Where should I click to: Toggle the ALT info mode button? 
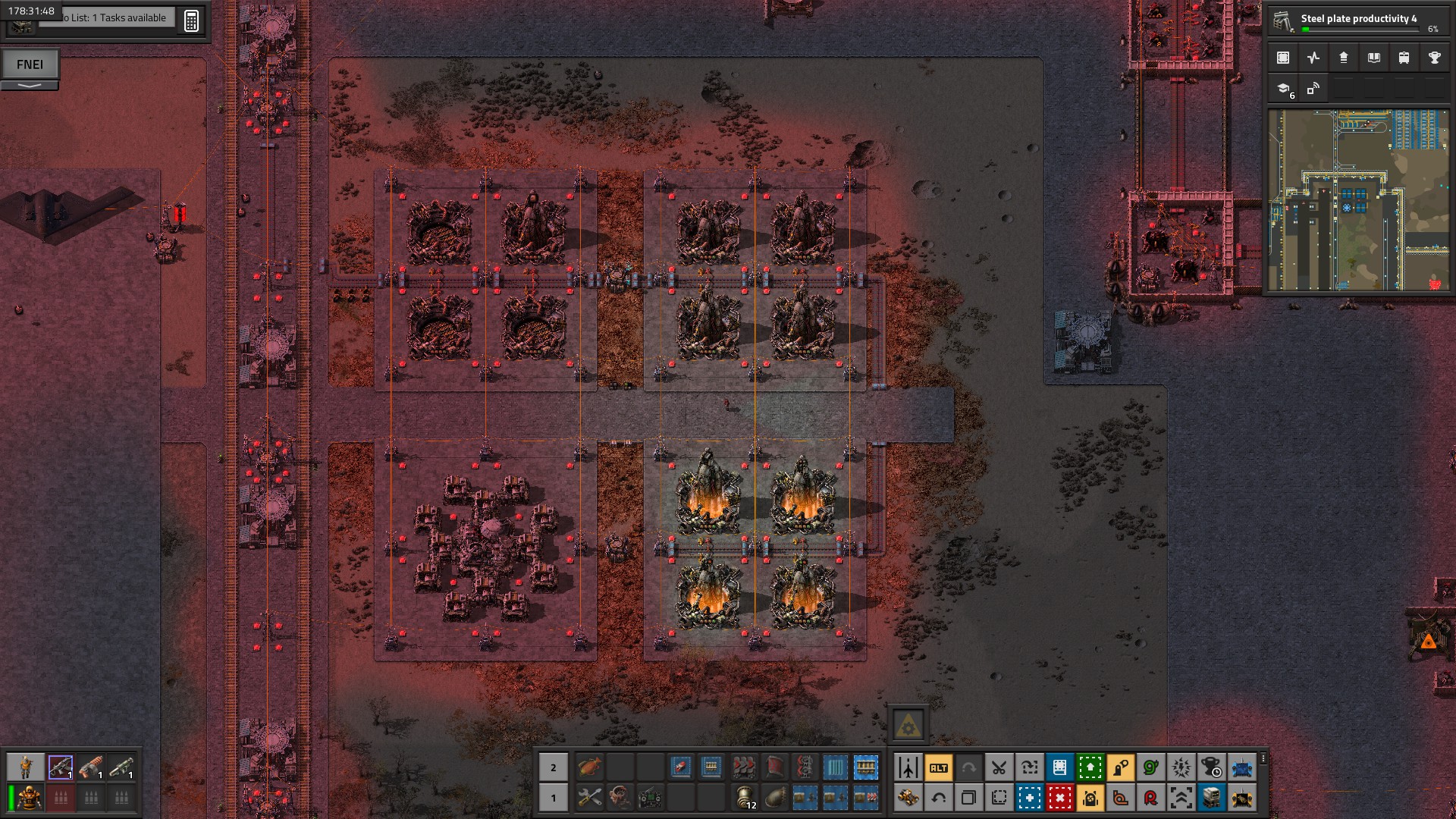(x=939, y=768)
